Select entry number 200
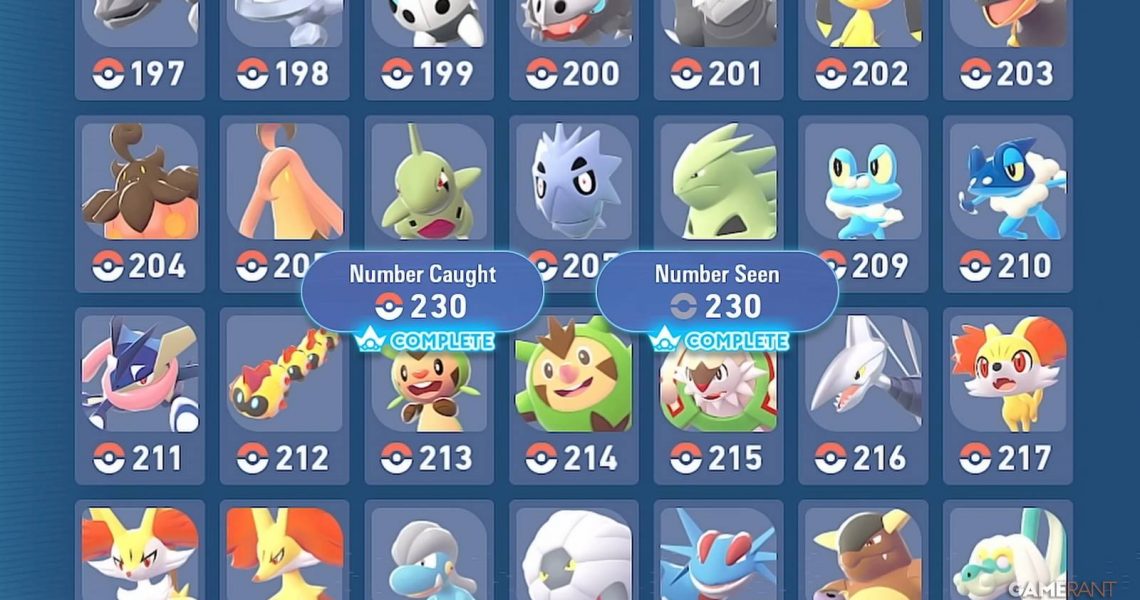 tap(574, 45)
